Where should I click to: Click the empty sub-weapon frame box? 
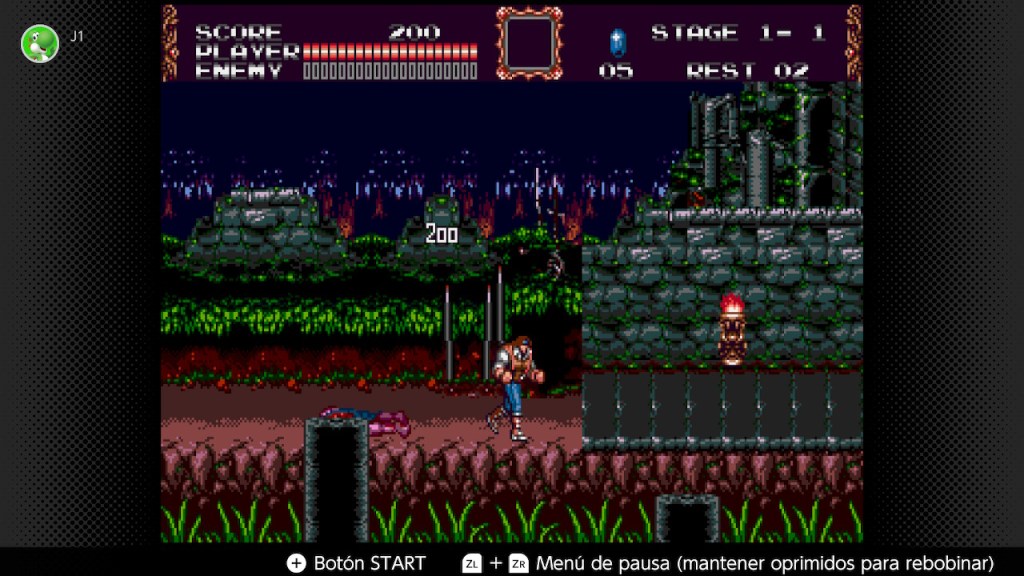click(x=530, y=43)
